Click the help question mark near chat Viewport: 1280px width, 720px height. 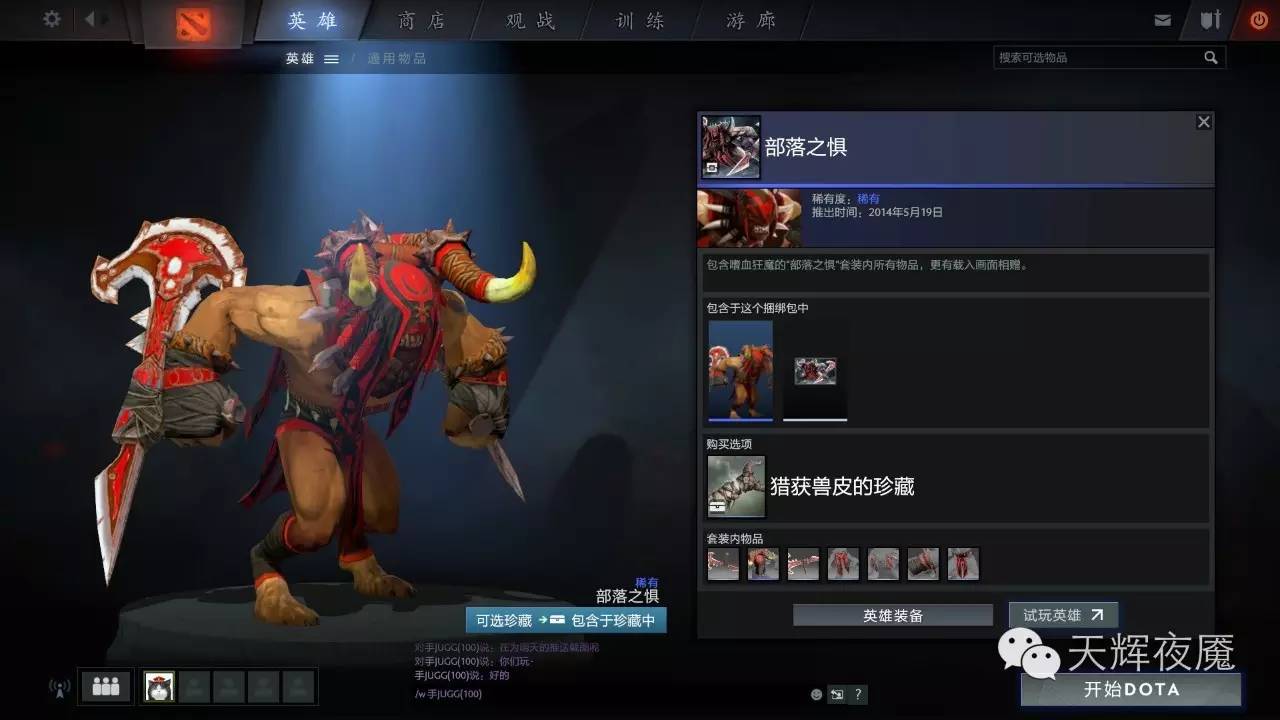857,693
